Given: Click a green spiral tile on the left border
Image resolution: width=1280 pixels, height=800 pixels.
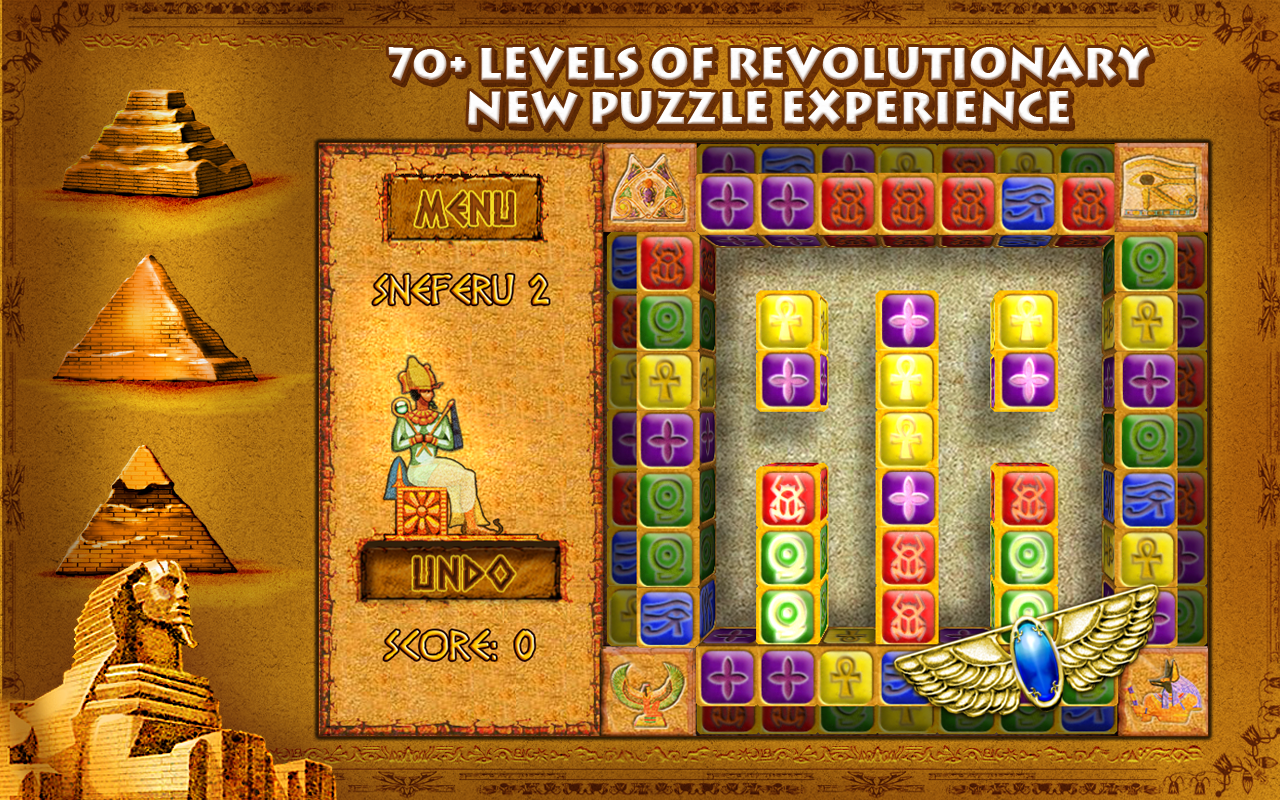Looking at the screenshot, I should [665, 322].
